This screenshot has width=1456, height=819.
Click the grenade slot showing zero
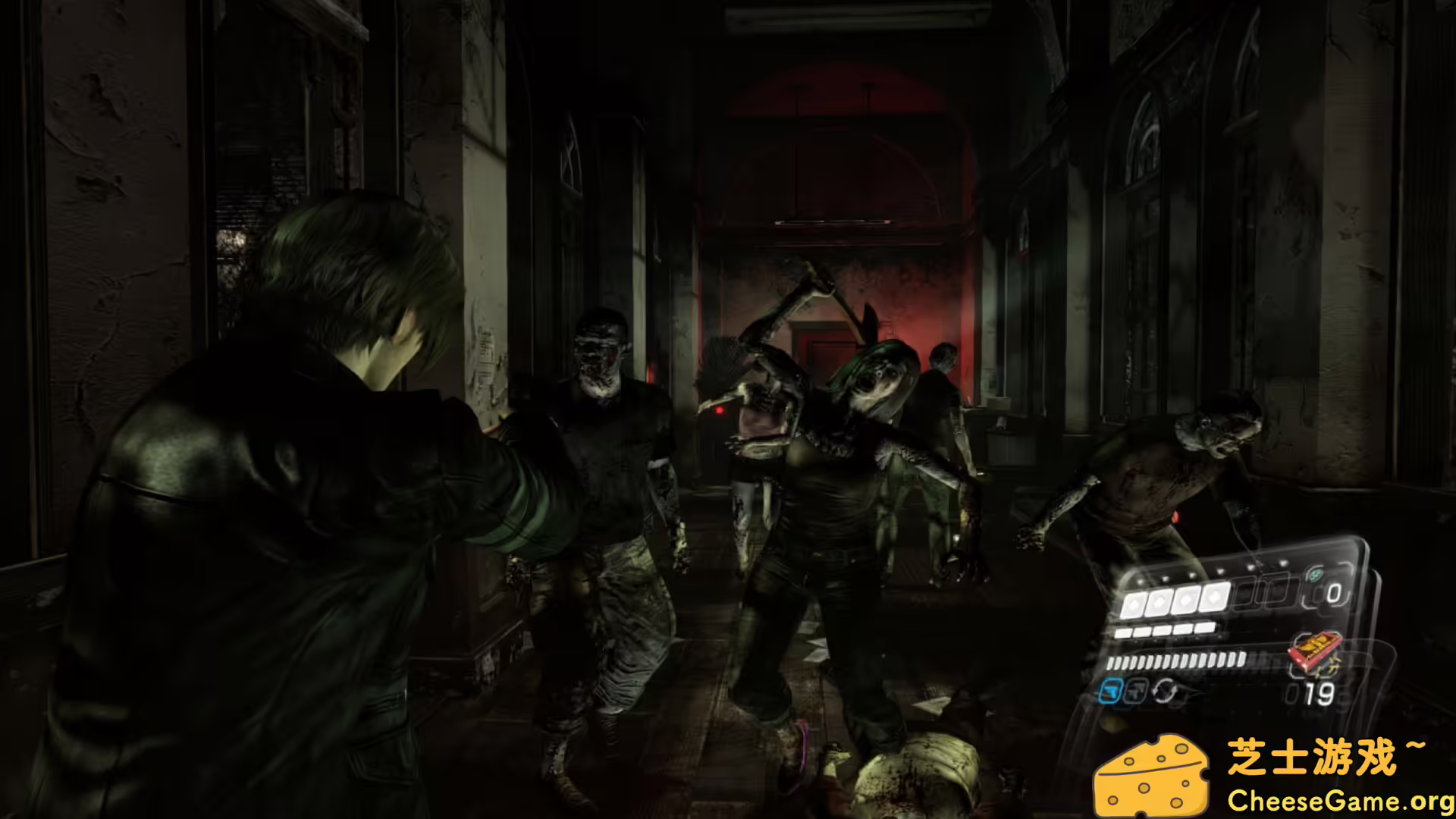coord(1335,591)
